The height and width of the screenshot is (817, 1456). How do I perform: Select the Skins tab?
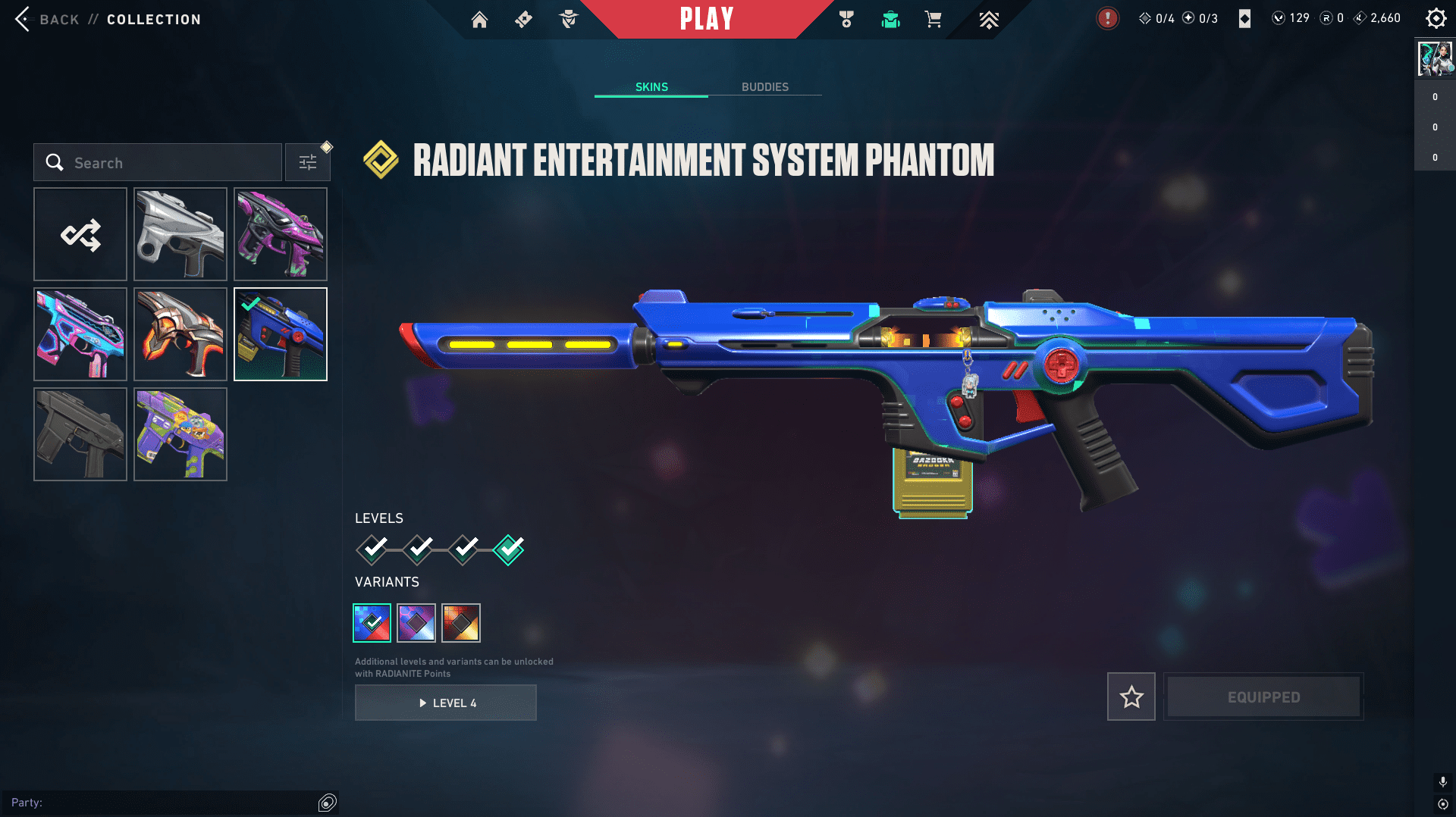point(651,87)
